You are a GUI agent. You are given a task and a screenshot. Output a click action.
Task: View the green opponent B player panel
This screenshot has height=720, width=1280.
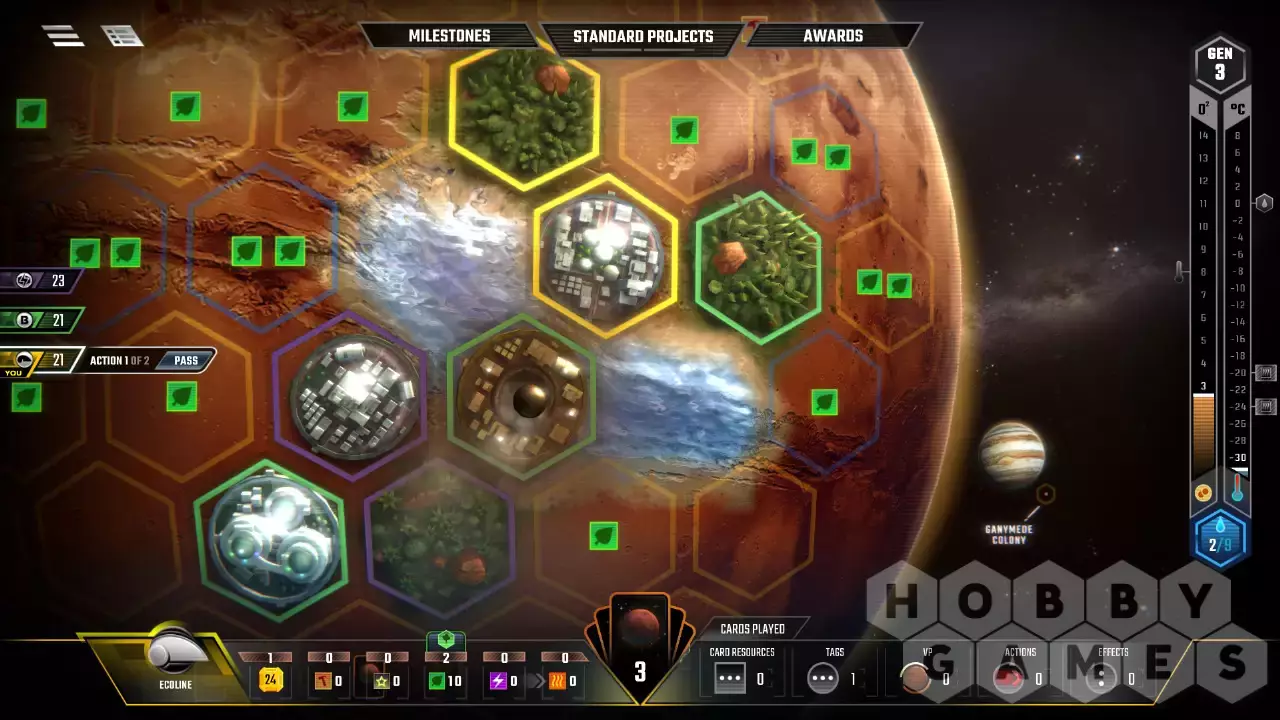pyautogui.click(x=38, y=320)
